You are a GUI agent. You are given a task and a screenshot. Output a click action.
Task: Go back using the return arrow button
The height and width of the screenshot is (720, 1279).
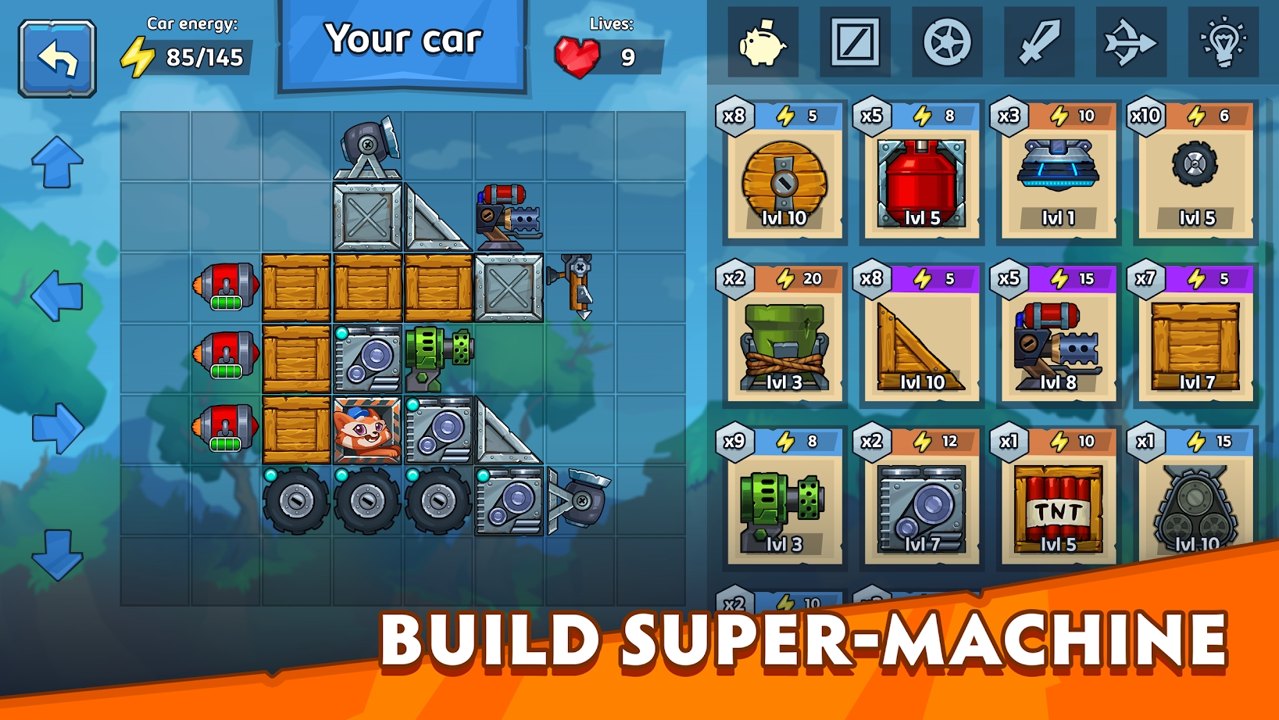(x=57, y=58)
